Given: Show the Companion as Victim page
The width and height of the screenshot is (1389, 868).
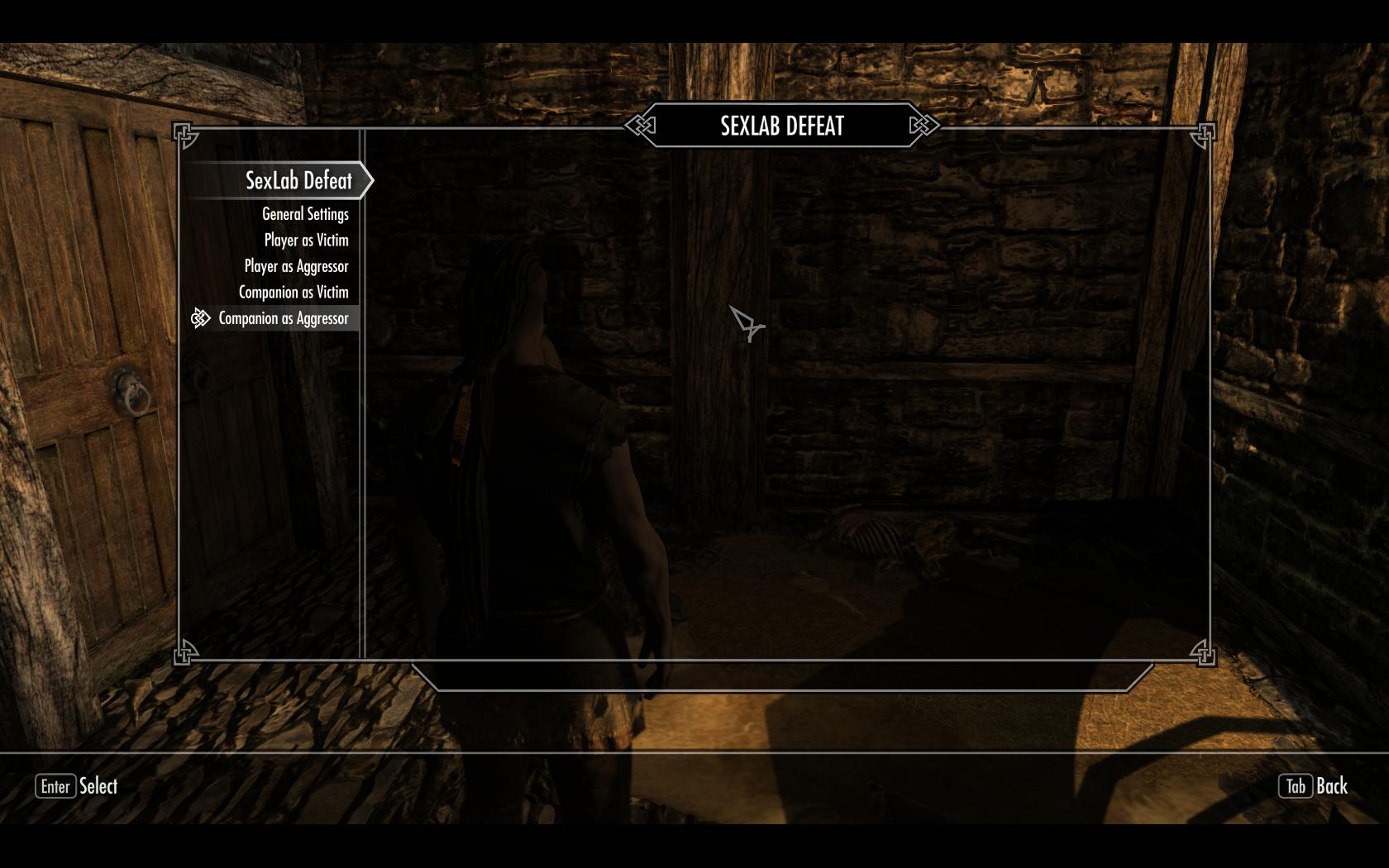Looking at the screenshot, I should pyautogui.click(x=294, y=293).
